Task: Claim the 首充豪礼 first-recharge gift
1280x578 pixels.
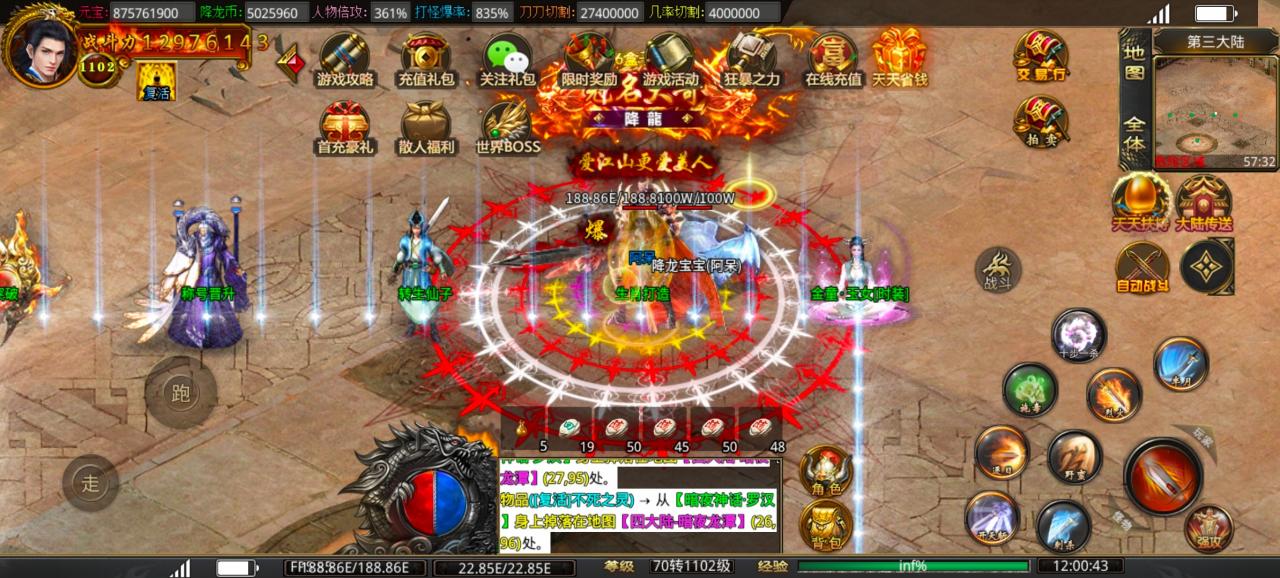Action: [345, 125]
